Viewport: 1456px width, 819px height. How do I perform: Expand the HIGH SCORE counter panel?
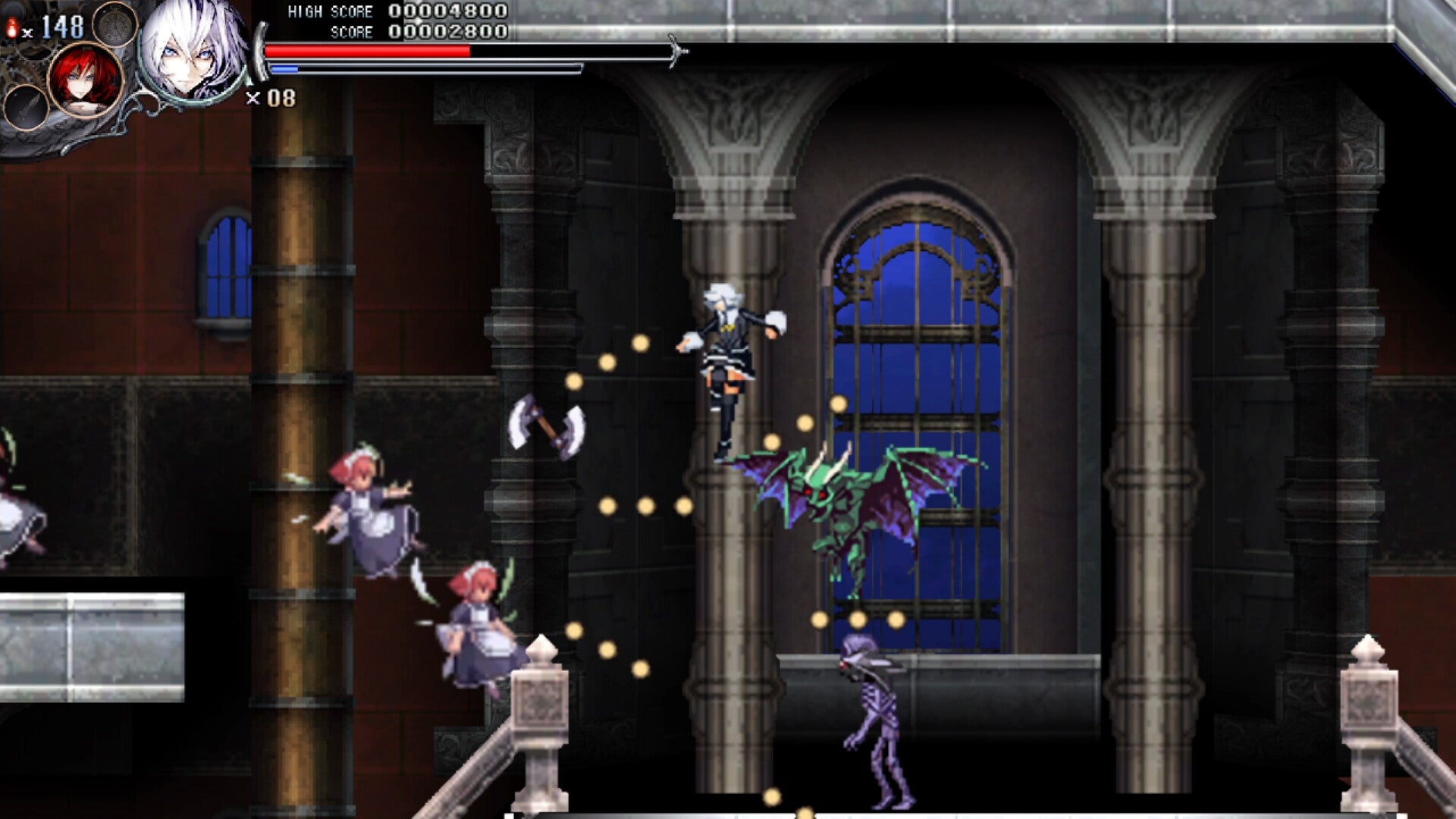394,12
